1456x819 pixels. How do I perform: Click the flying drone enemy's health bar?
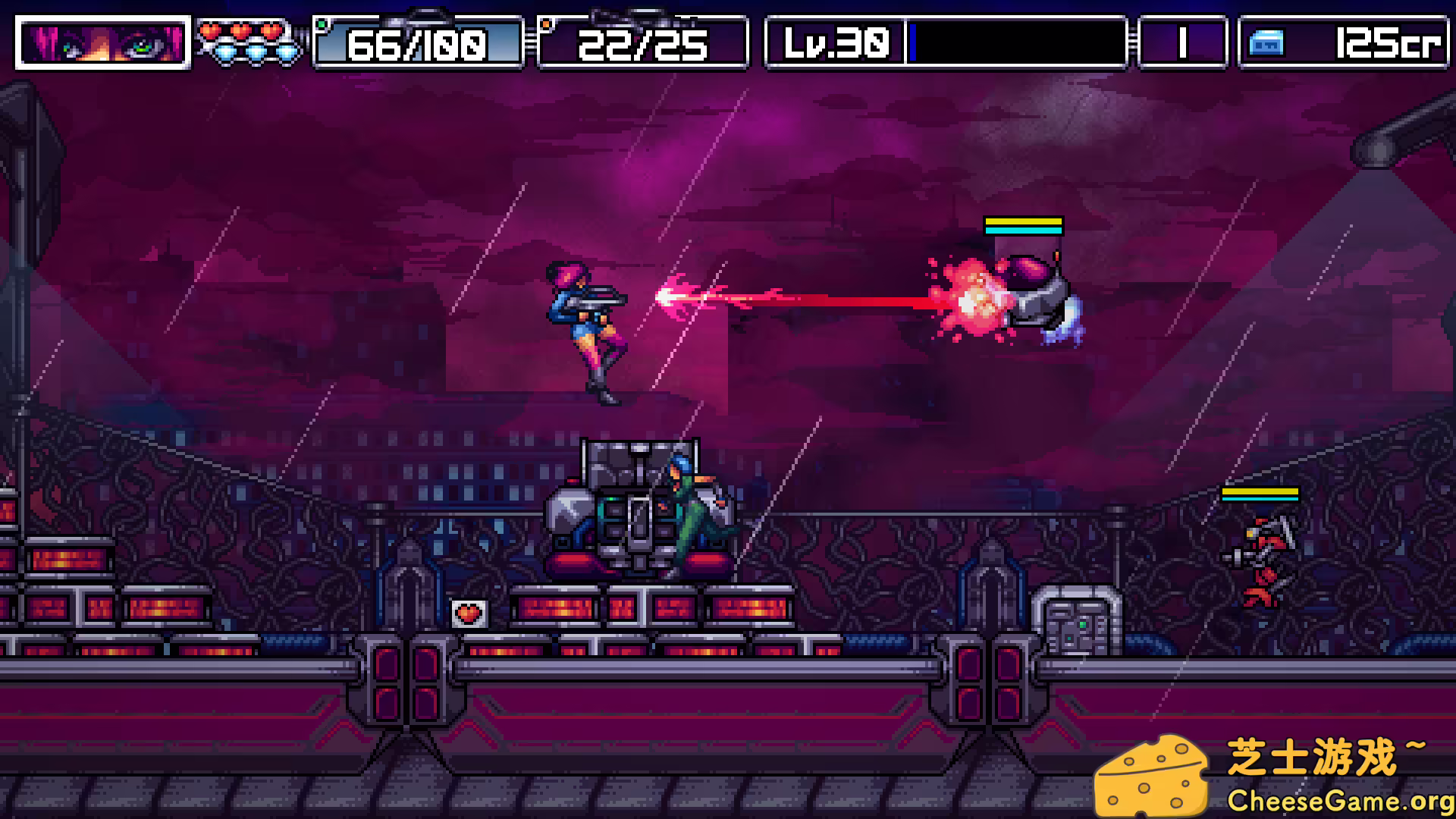[1022, 225]
